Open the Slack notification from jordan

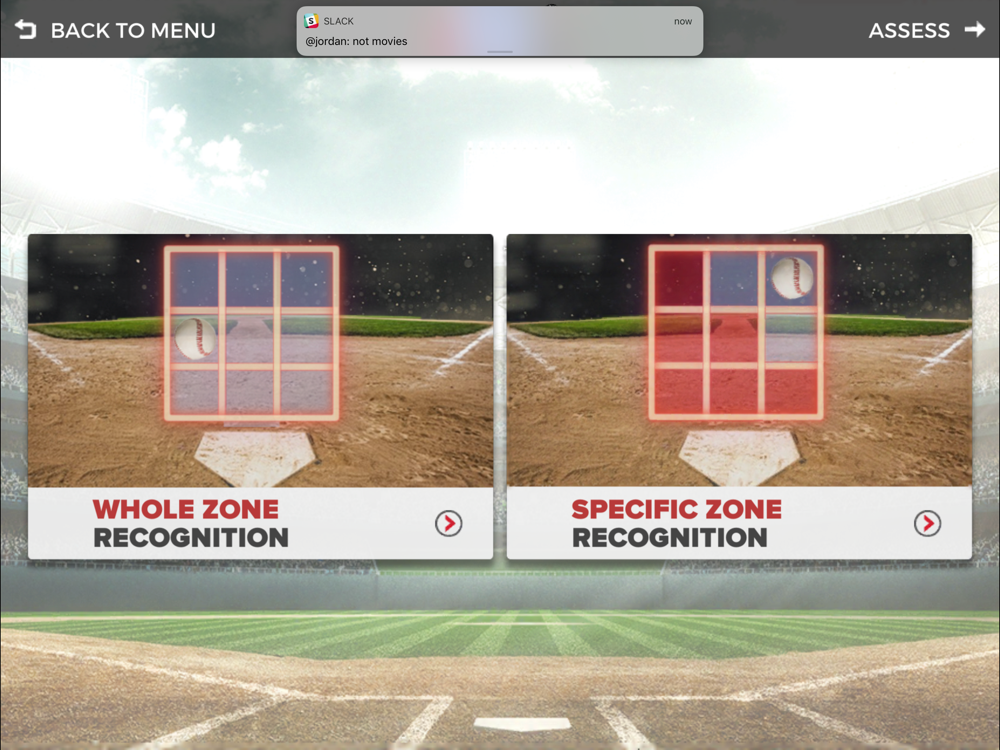[499, 32]
